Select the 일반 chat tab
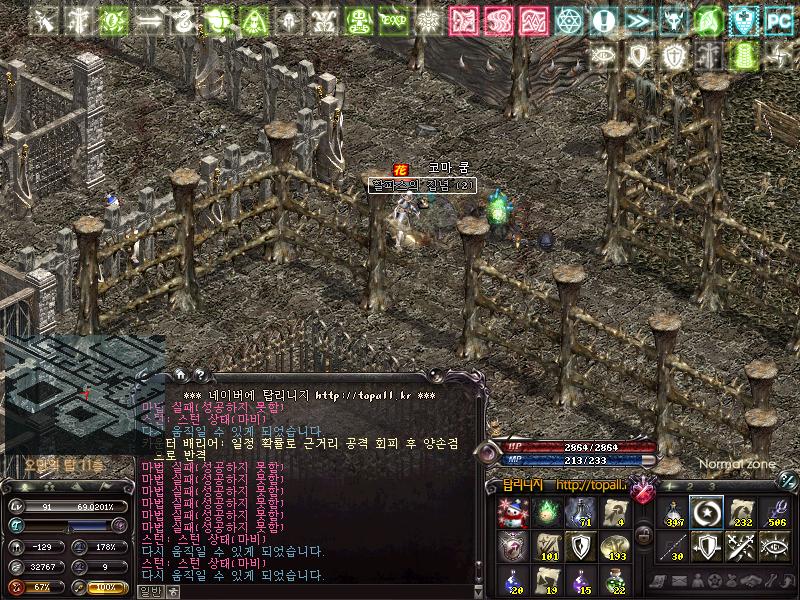Viewport: 800px width, 600px height. coord(150,591)
